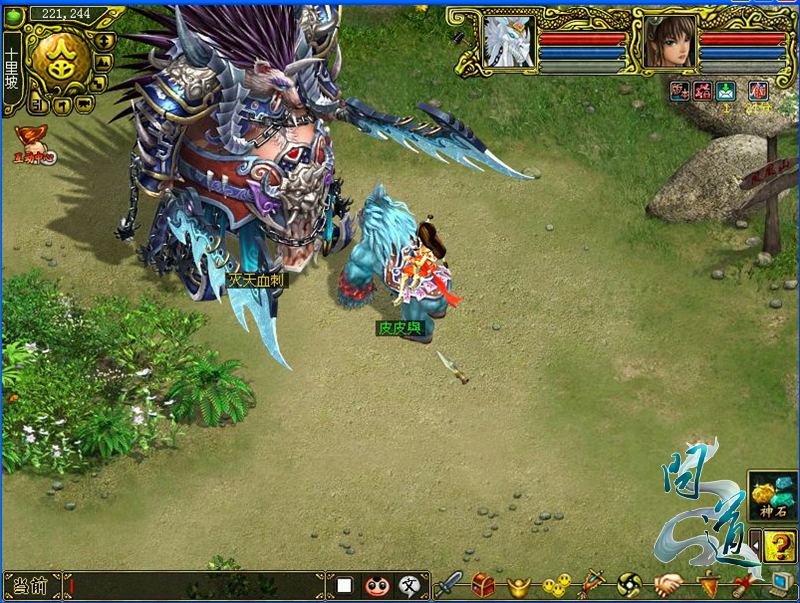Click the yellow question mark help button
Image resolution: width=800 pixels, height=603 pixels.
coord(779,546)
